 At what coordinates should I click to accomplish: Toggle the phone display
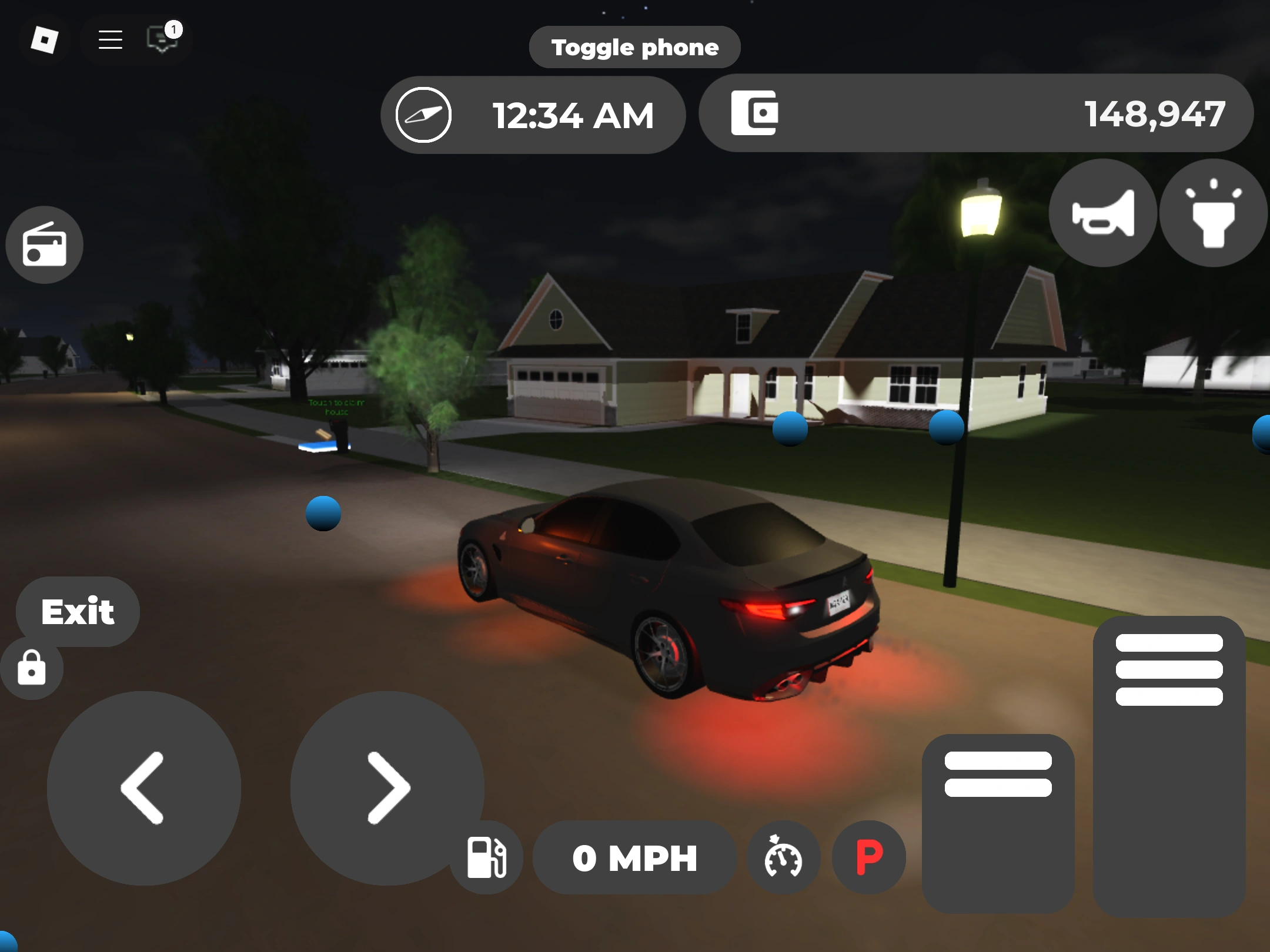634,47
